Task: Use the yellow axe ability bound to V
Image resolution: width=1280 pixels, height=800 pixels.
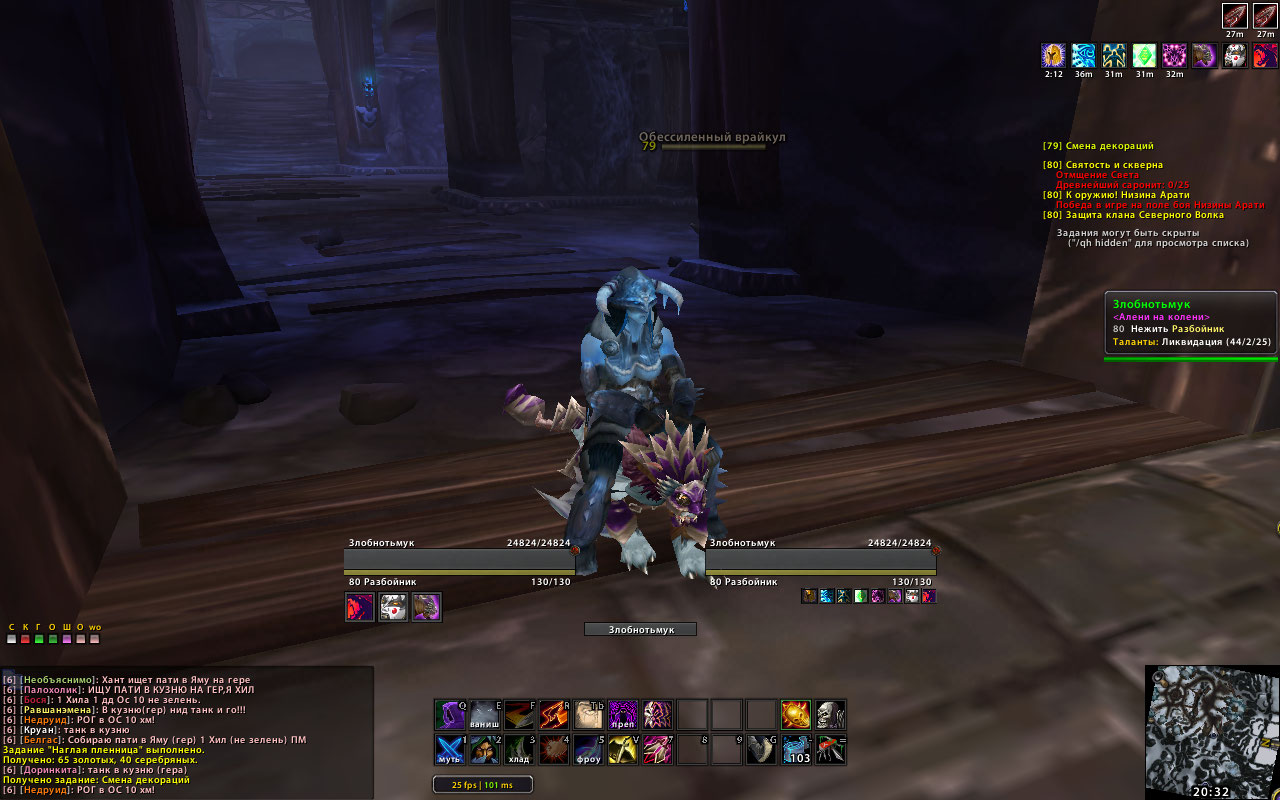Action: [622, 749]
